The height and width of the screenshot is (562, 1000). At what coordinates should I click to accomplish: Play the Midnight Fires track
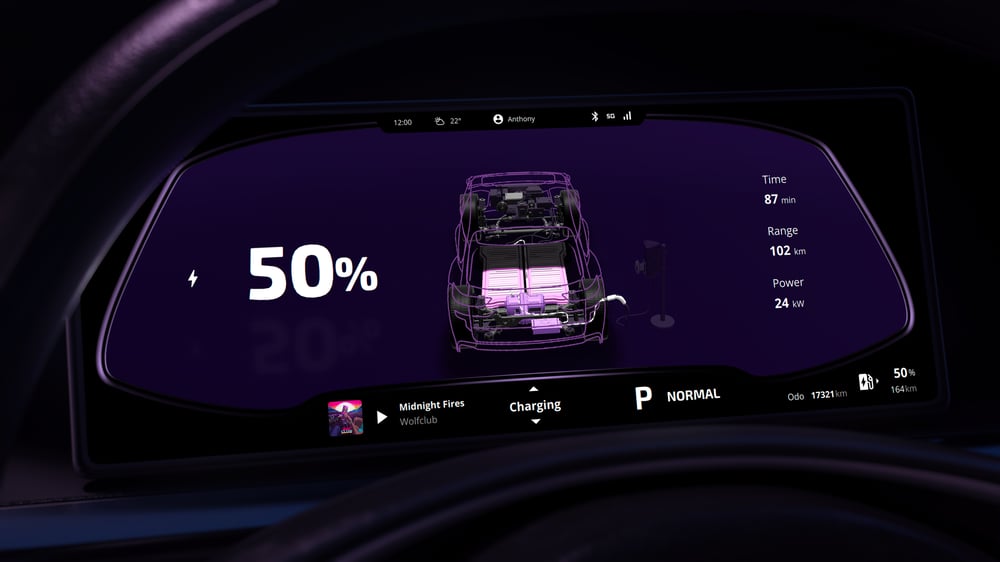382,417
